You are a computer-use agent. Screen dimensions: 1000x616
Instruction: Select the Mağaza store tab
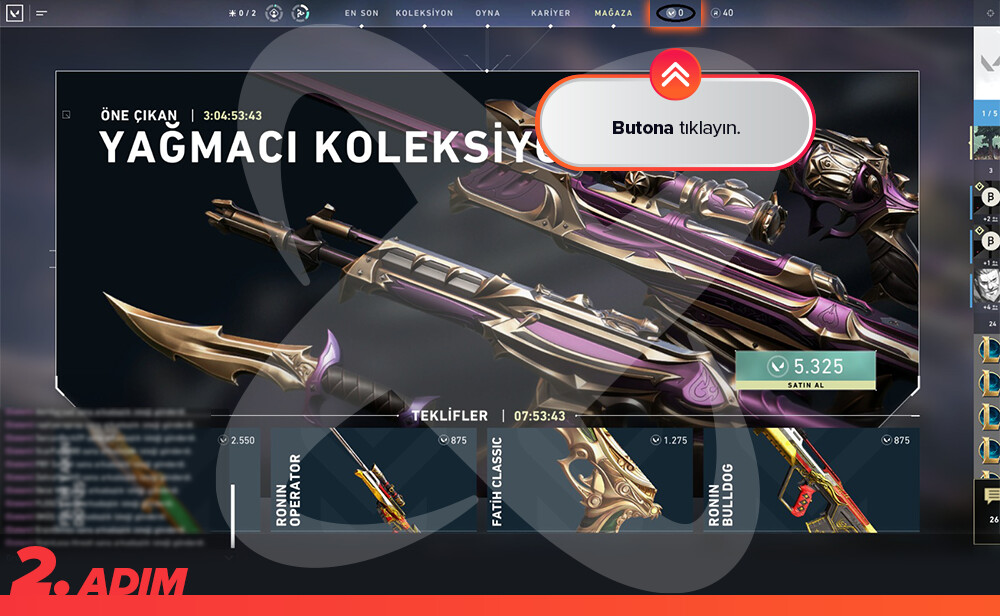pyautogui.click(x=613, y=13)
